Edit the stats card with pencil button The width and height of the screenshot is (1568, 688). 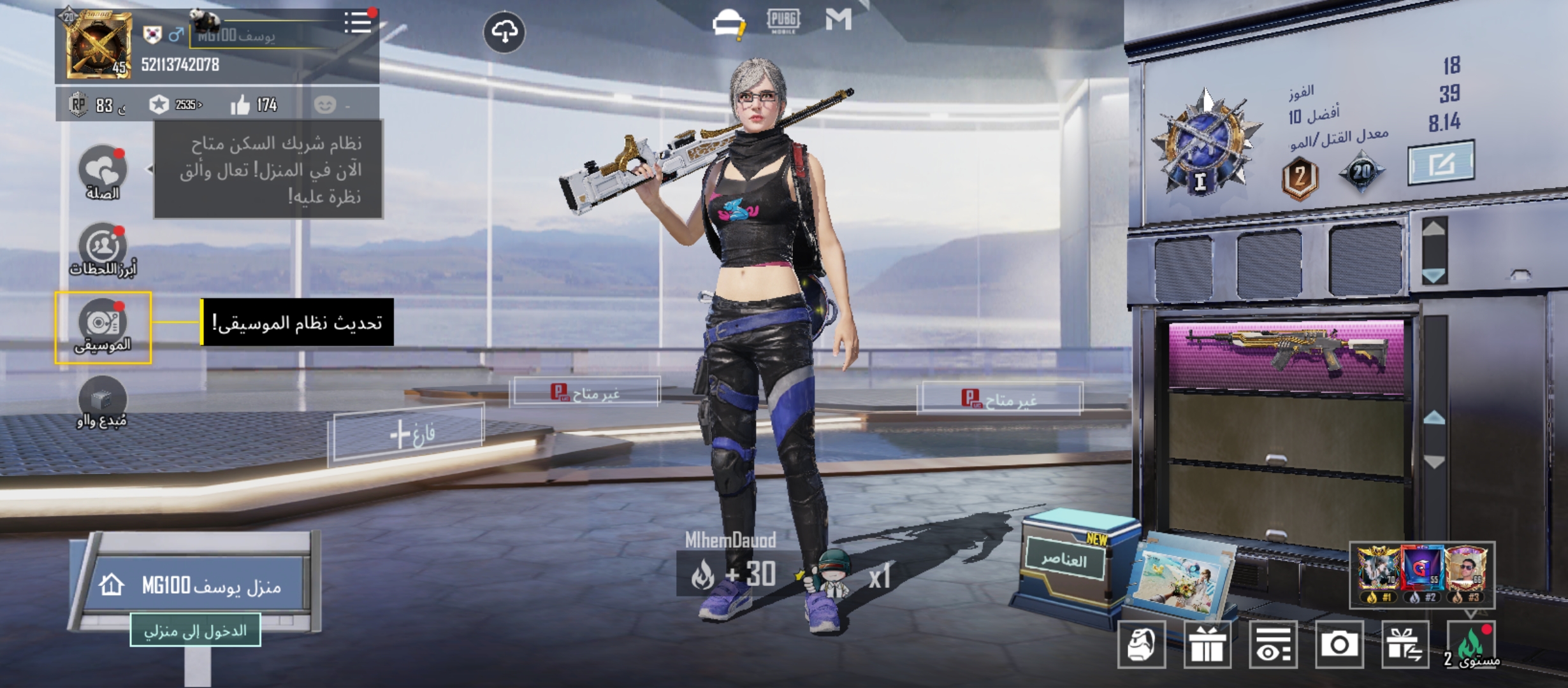(x=1441, y=163)
